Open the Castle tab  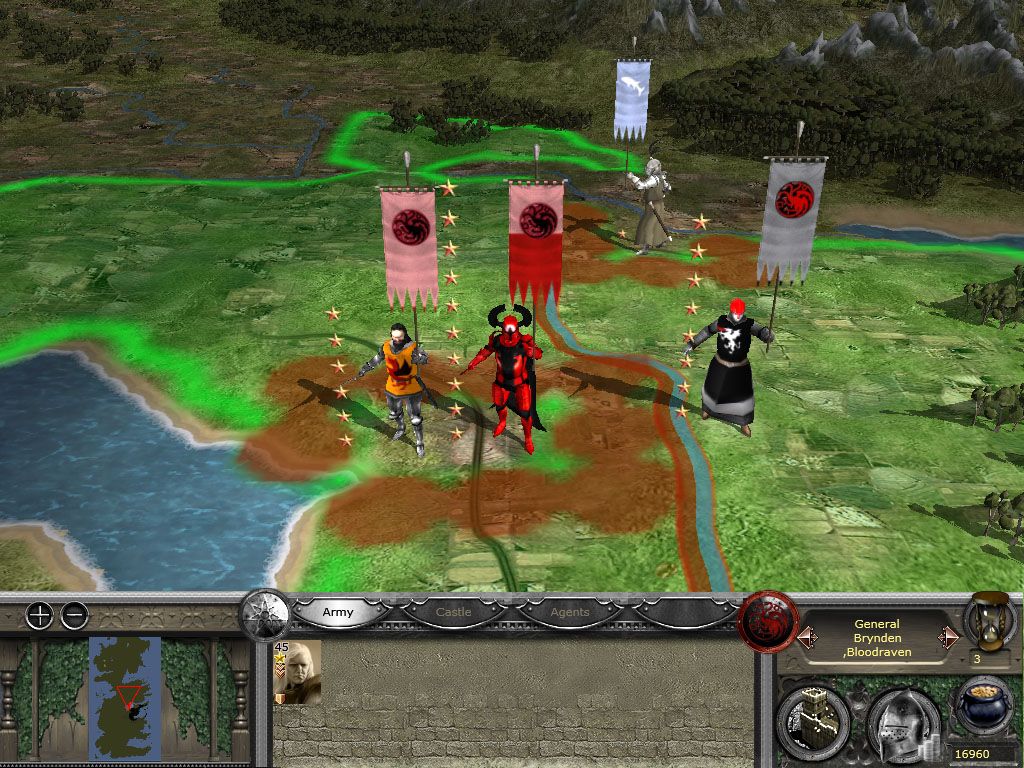tap(453, 612)
